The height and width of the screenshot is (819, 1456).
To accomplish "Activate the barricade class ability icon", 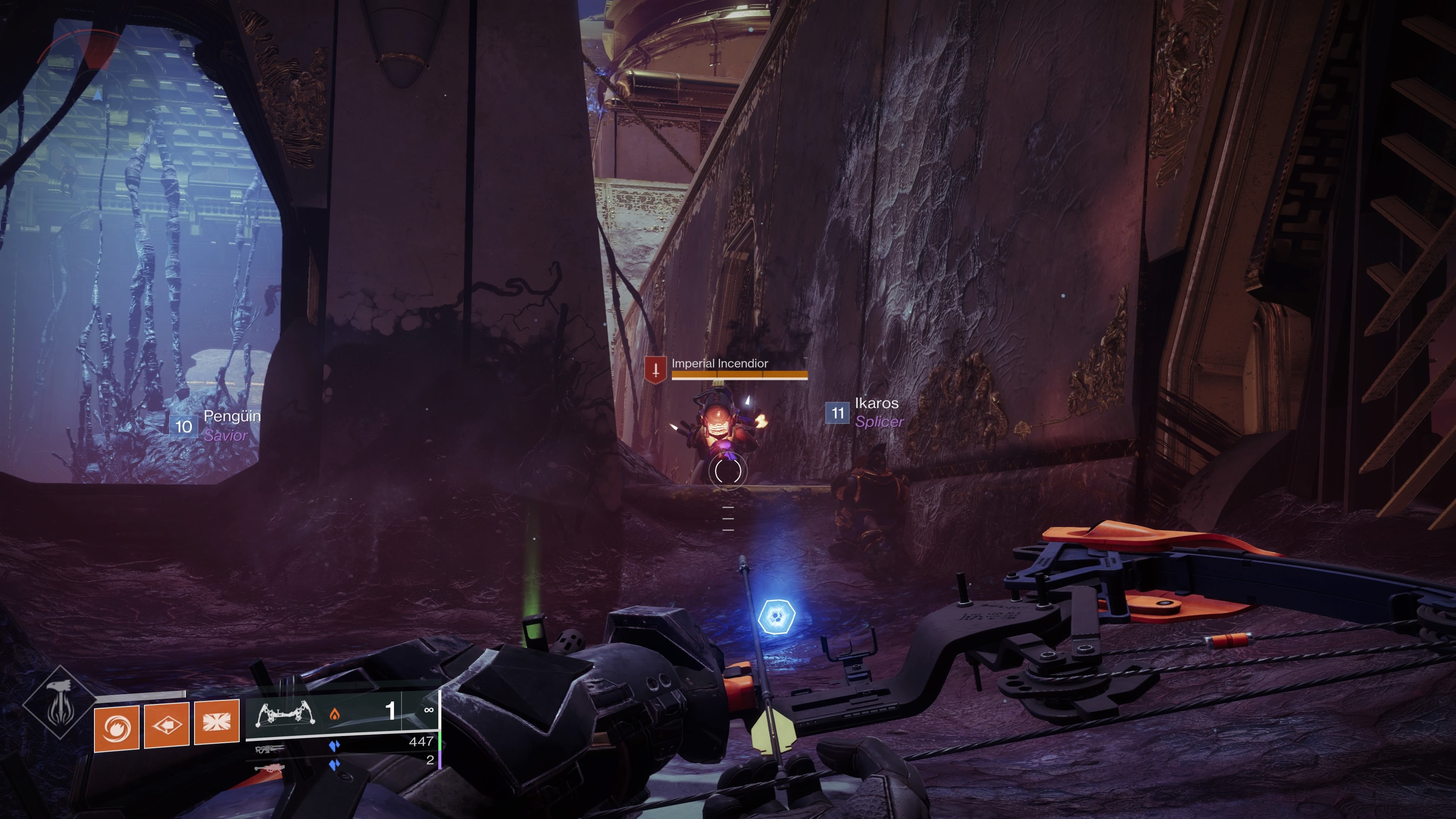I will (x=217, y=722).
